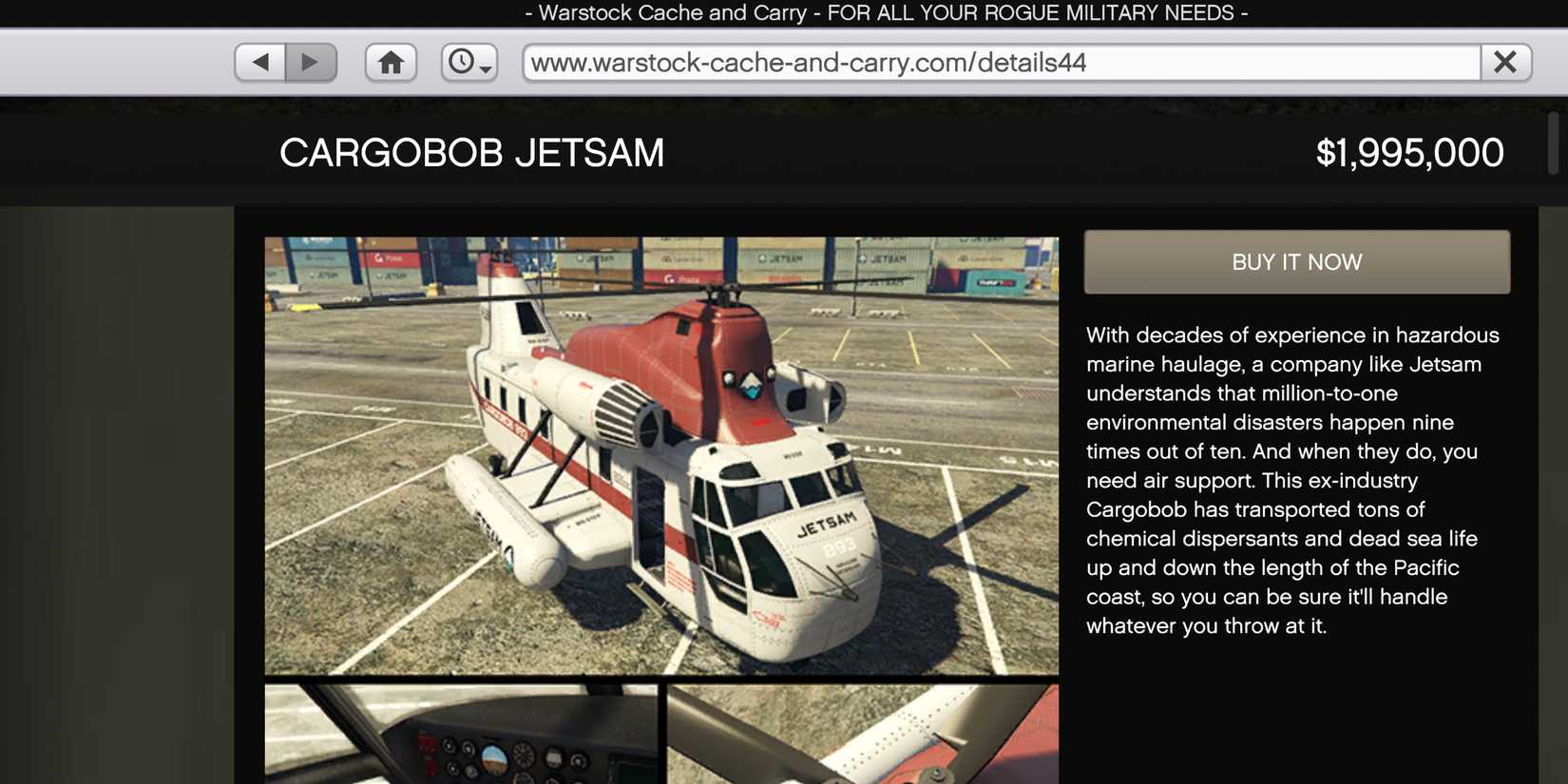The height and width of the screenshot is (784, 1568).
Task: Select the left-facing back triangle icon
Action: coord(261,61)
